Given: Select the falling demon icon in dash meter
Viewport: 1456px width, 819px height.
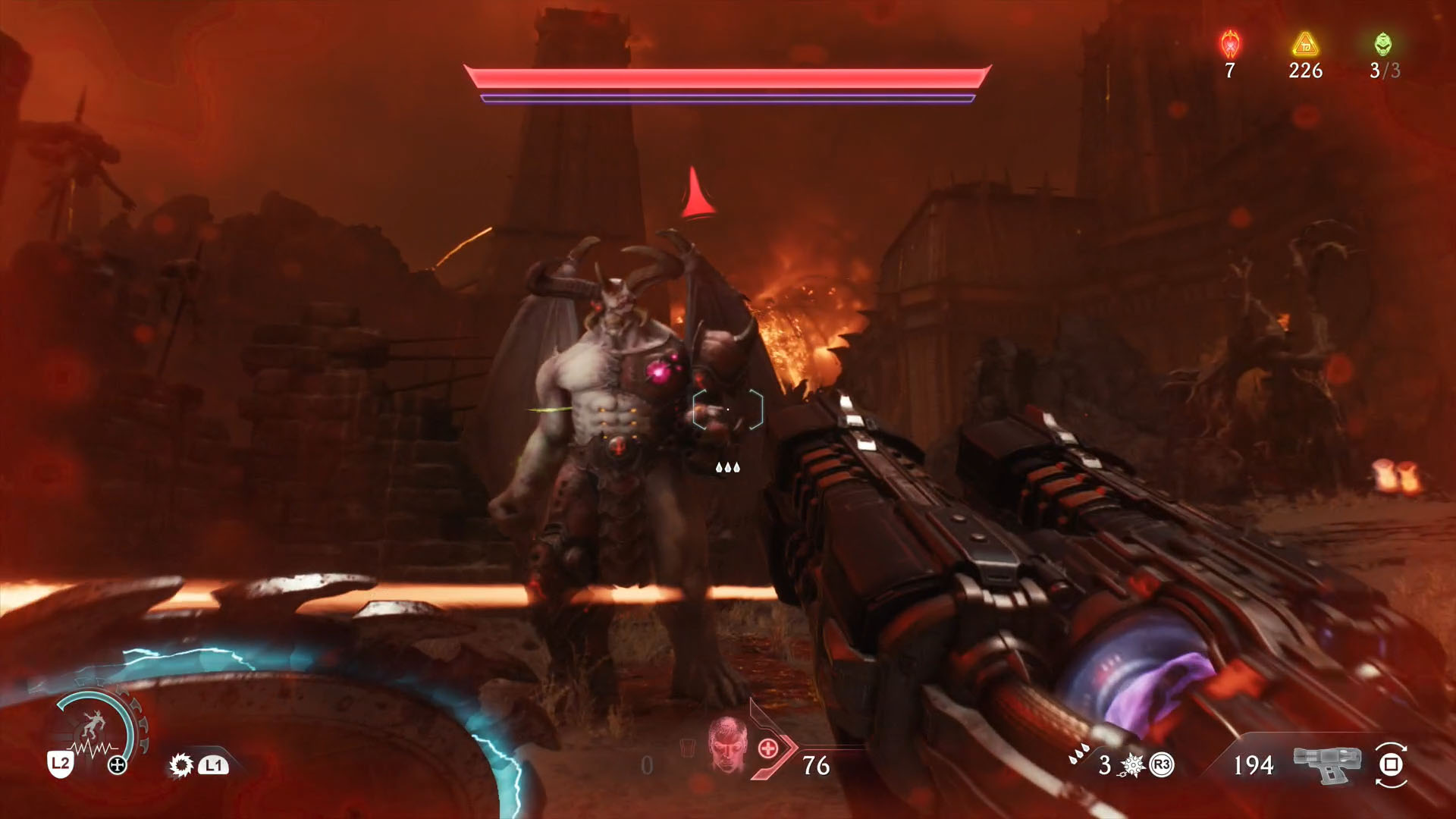Looking at the screenshot, I should click(94, 723).
